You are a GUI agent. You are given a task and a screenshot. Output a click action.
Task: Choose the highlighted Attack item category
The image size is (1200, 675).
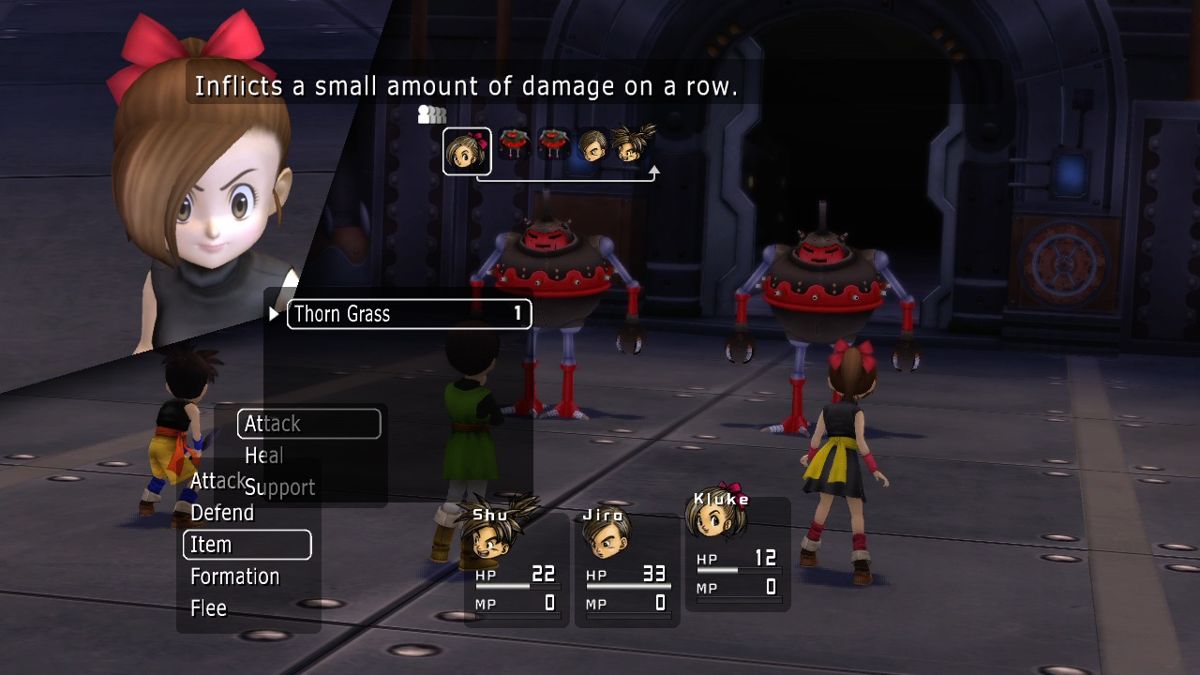(x=309, y=424)
